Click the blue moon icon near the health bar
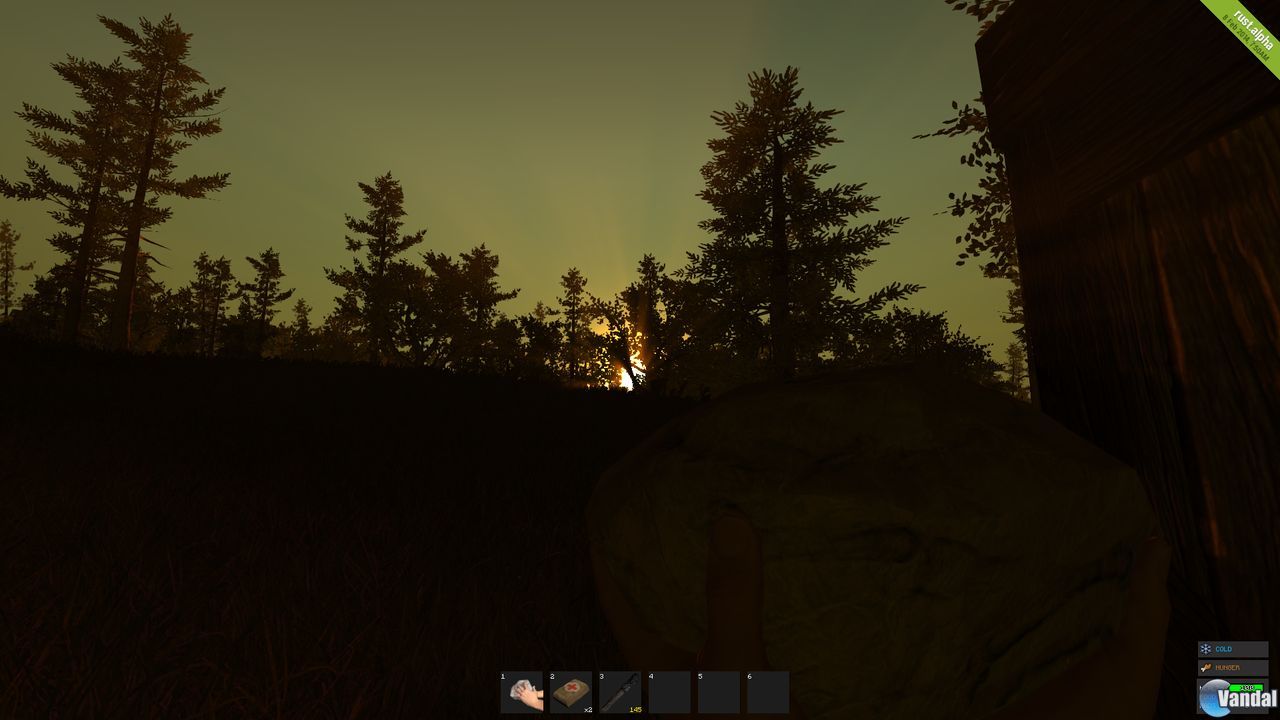Screen dimensions: 1280x720 click(1213, 696)
